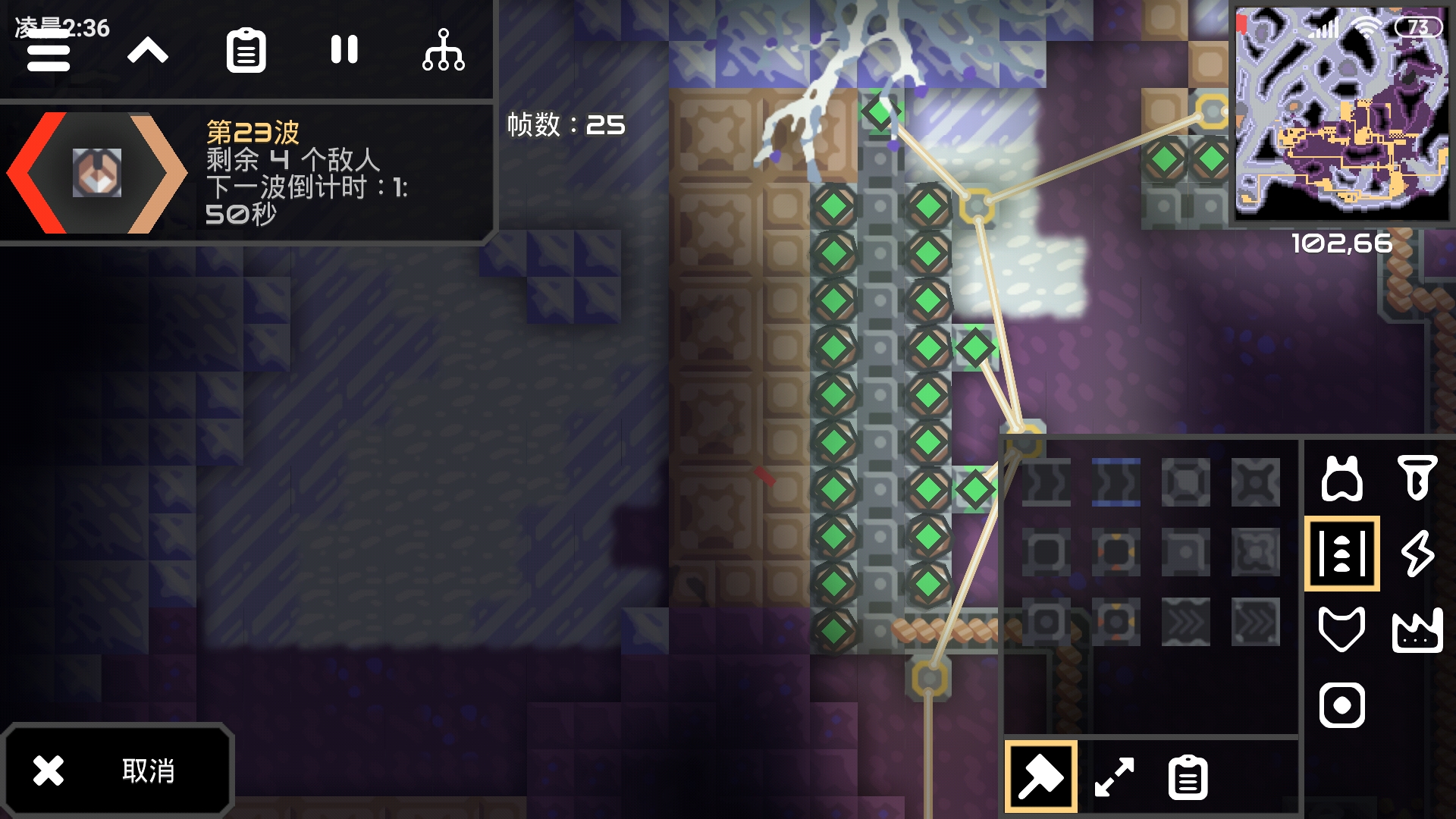Pause the game
The width and height of the screenshot is (1456, 819).
click(346, 50)
